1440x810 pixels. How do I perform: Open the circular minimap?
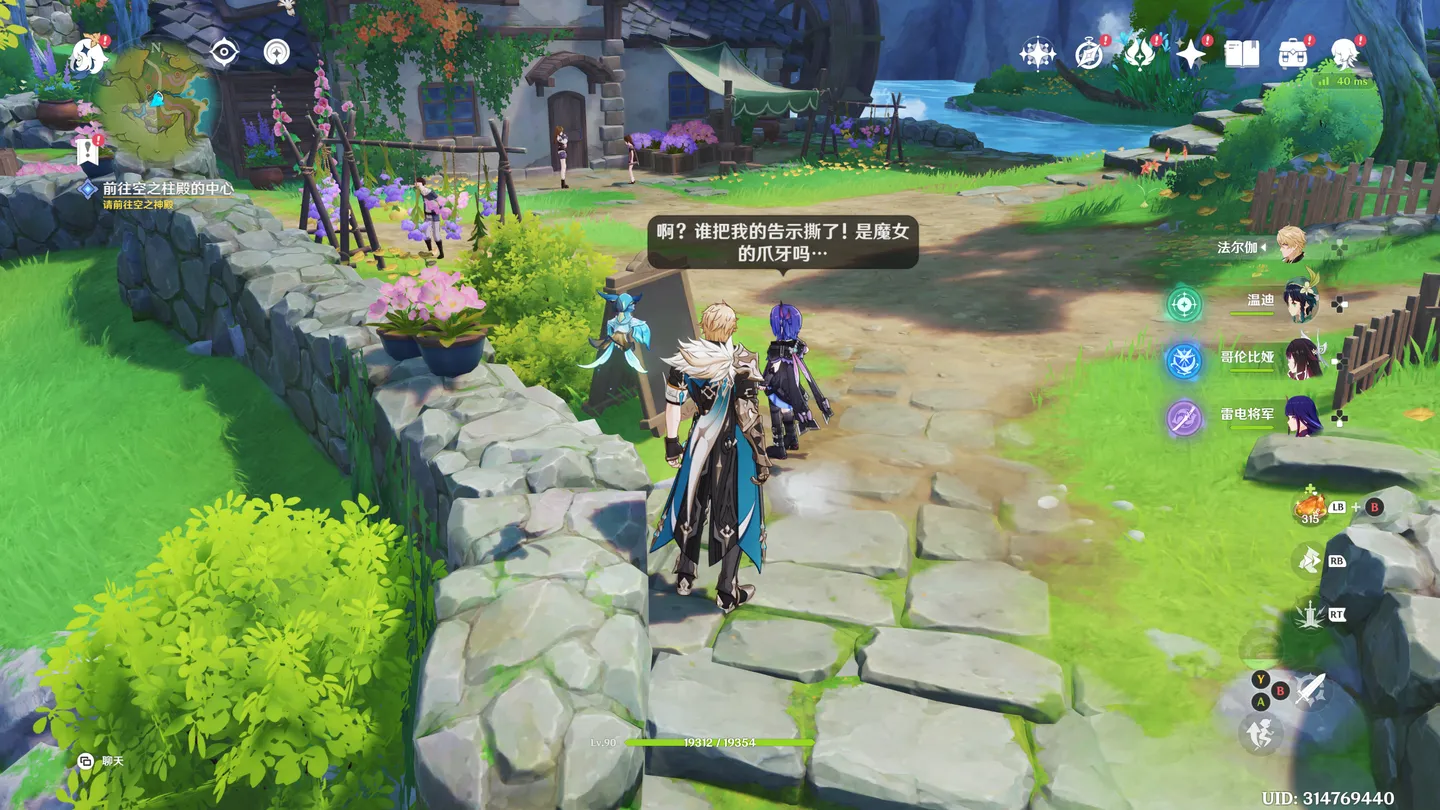tap(157, 100)
